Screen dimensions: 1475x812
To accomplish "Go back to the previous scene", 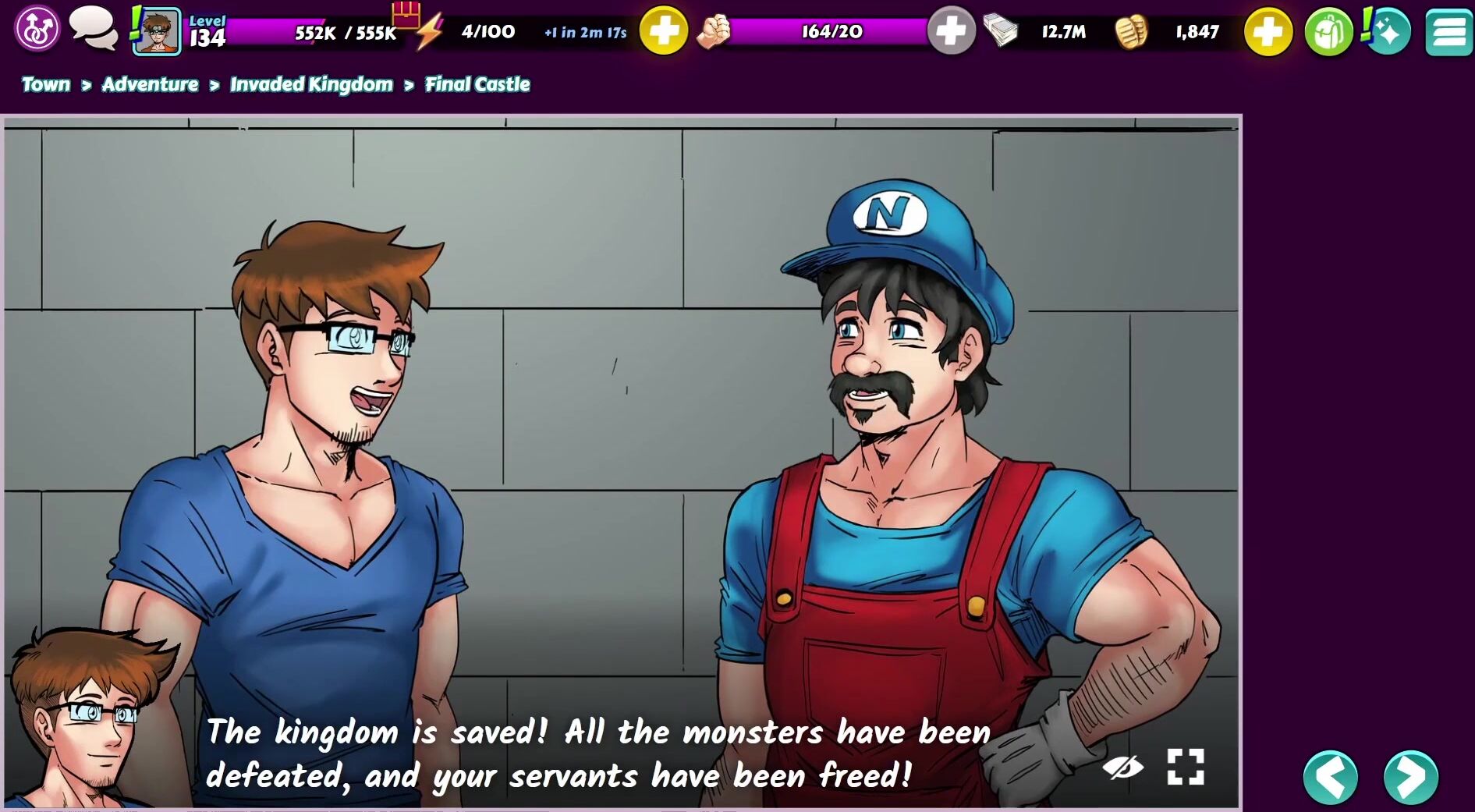I will [x=1331, y=777].
